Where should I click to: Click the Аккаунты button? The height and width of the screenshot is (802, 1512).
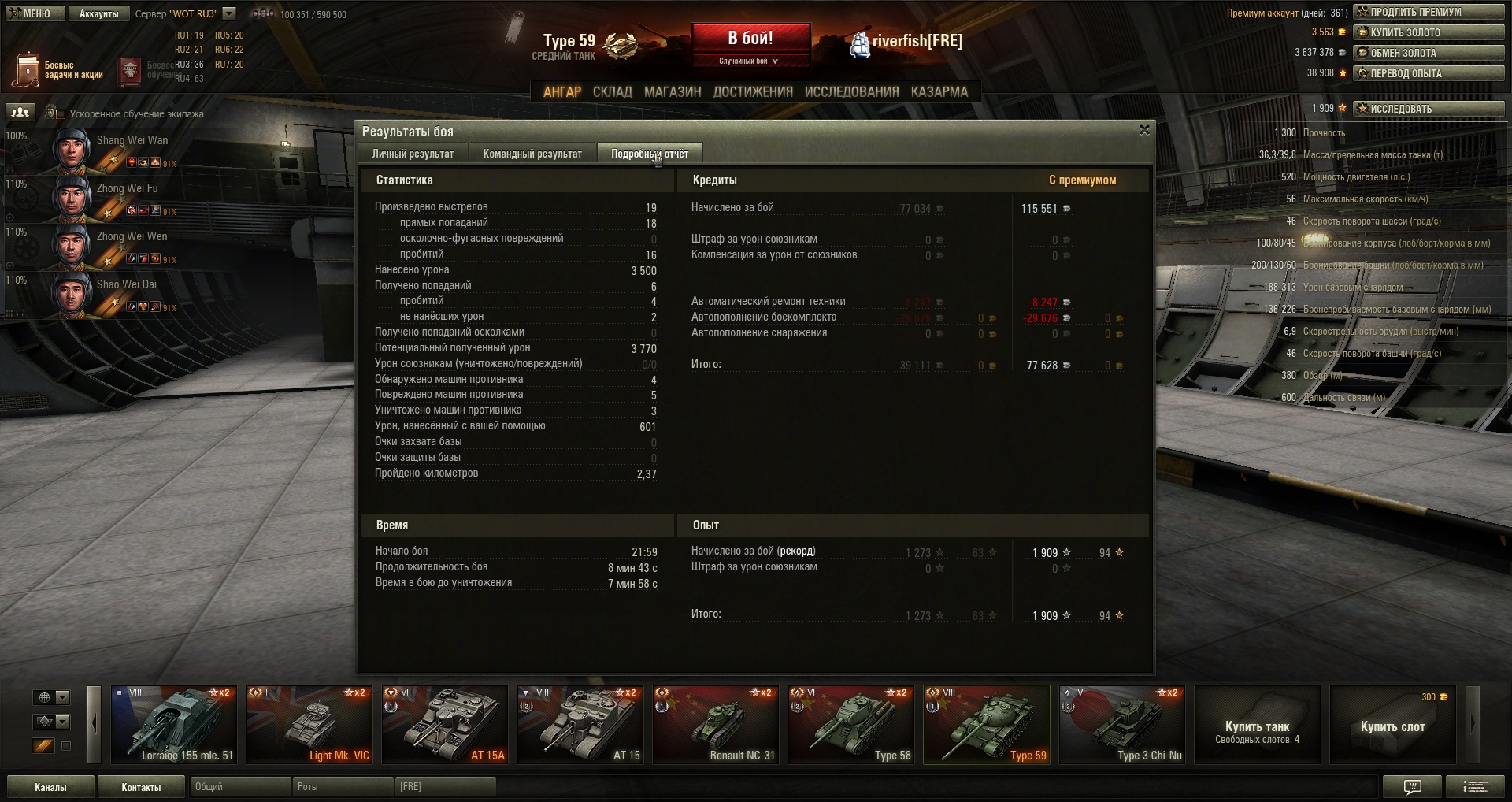coord(98,13)
